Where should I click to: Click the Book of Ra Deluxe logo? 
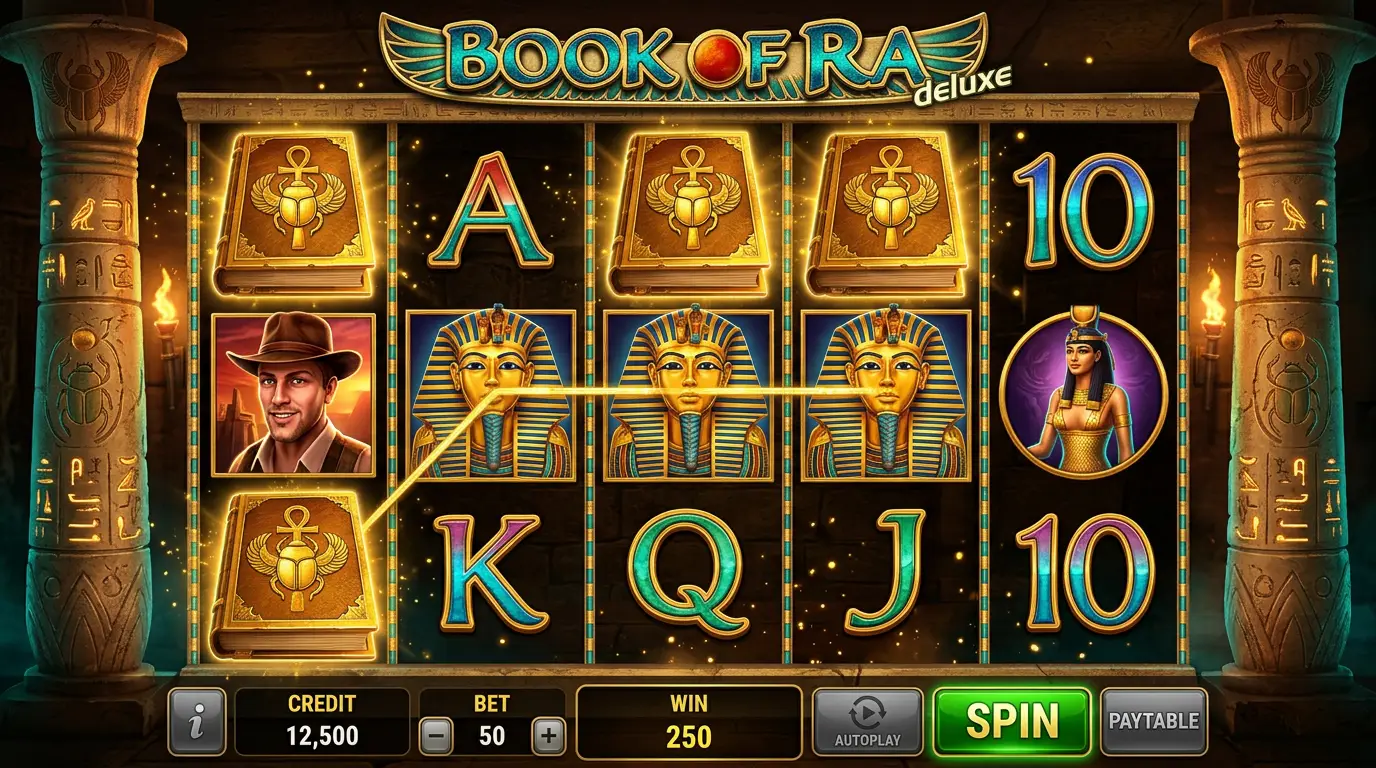pos(688,55)
